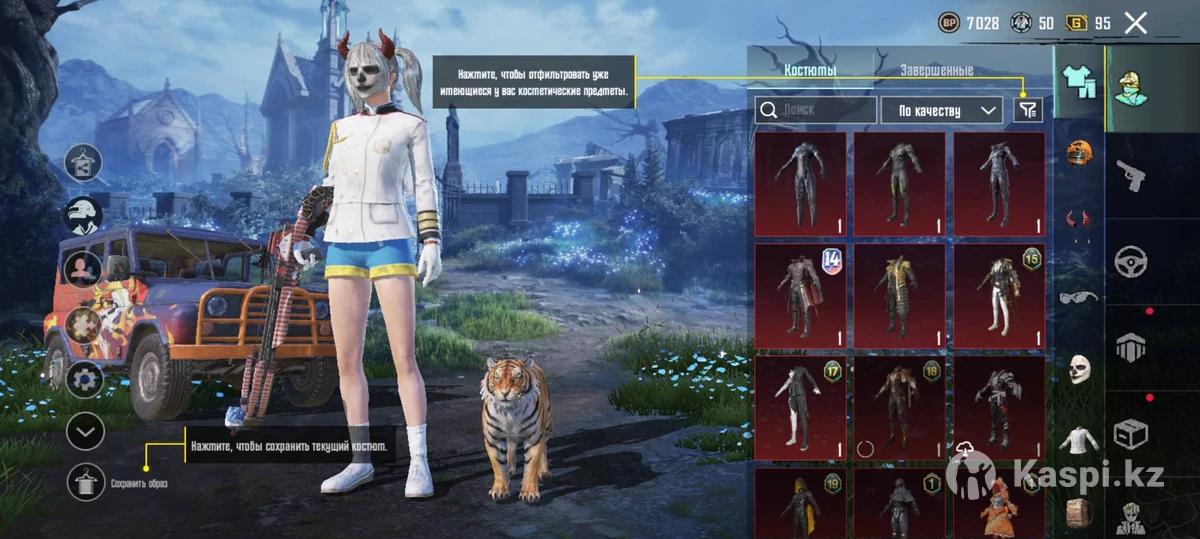
Task: Open the gear settings icon on left
Action: [85, 379]
